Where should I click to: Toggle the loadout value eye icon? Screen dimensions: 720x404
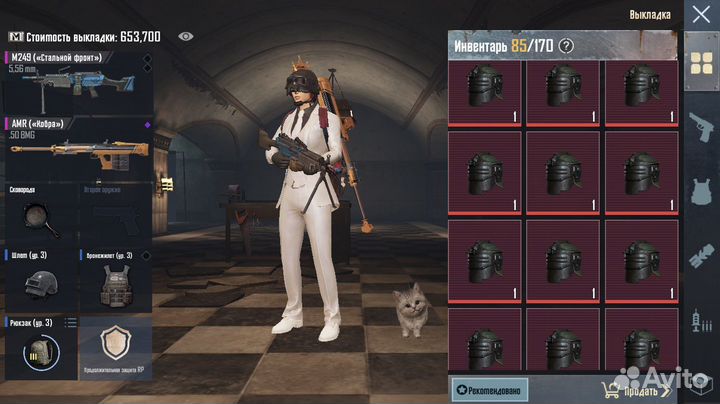pyautogui.click(x=185, y=36)
